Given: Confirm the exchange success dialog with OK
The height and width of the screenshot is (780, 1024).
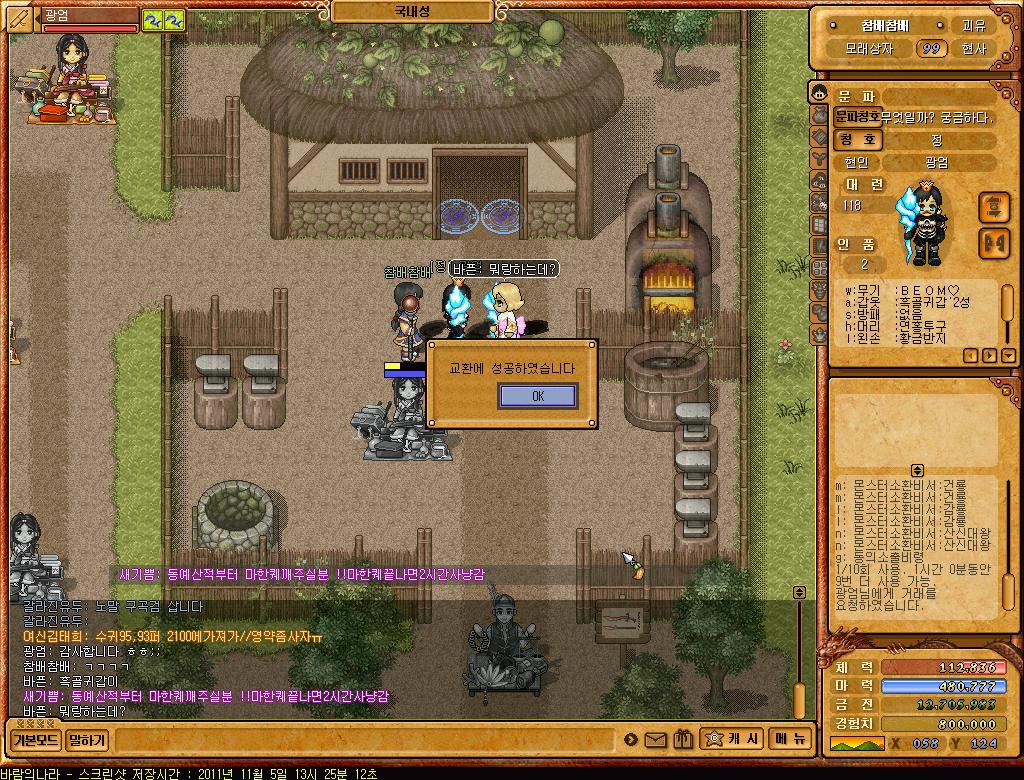Looking at the screenshot, I should click(x=537, y=396).
